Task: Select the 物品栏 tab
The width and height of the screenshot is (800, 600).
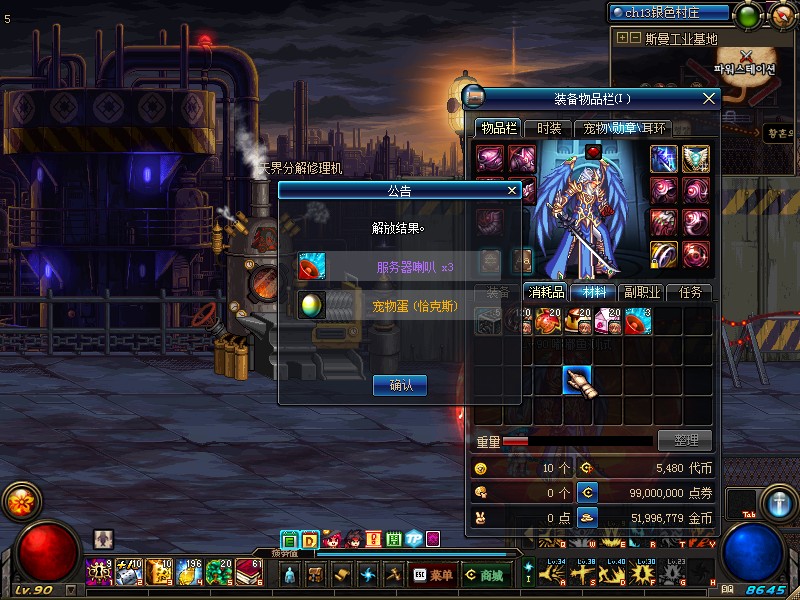Action: coord(498,128)
